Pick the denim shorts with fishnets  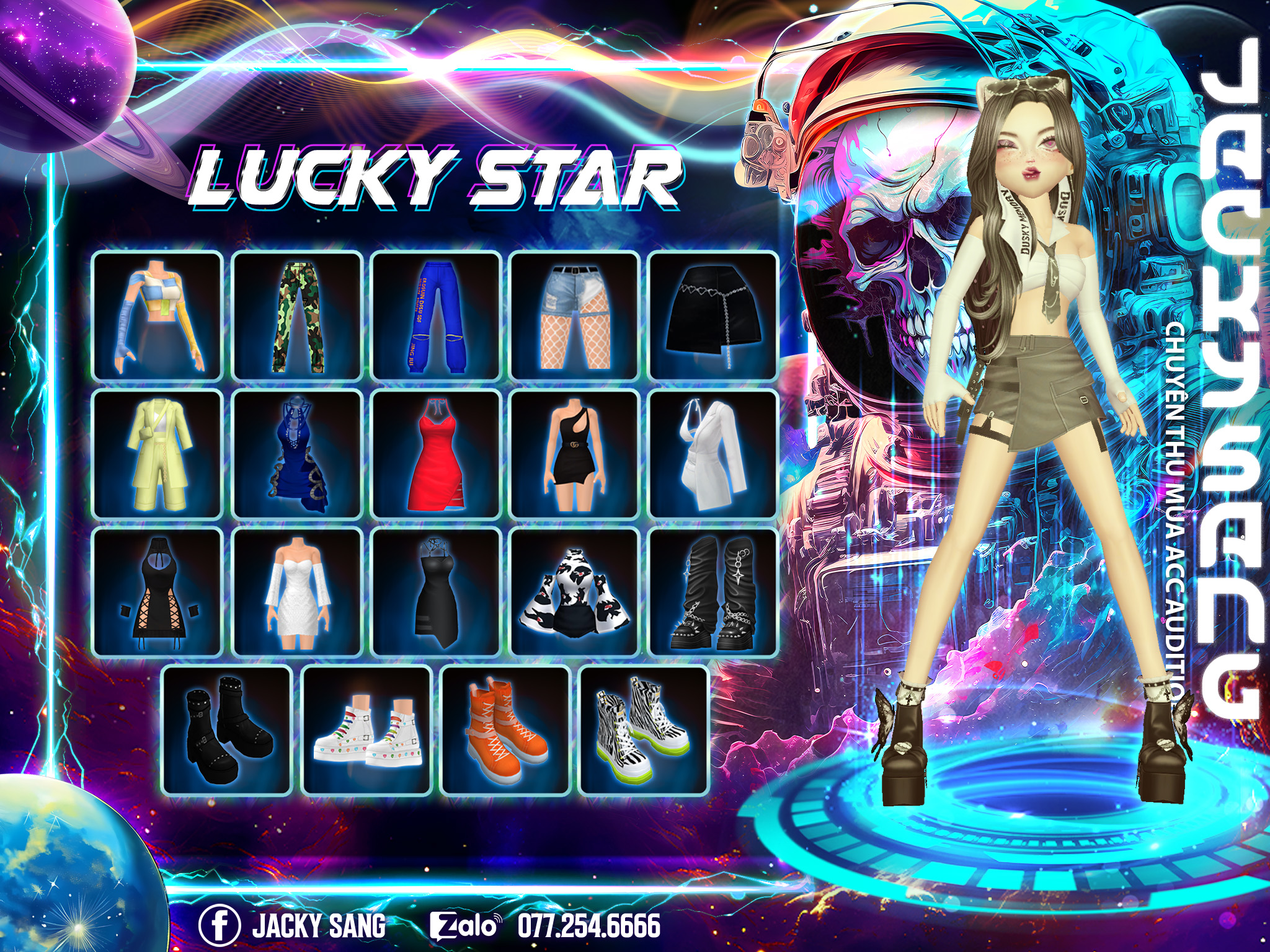[575, 315]
